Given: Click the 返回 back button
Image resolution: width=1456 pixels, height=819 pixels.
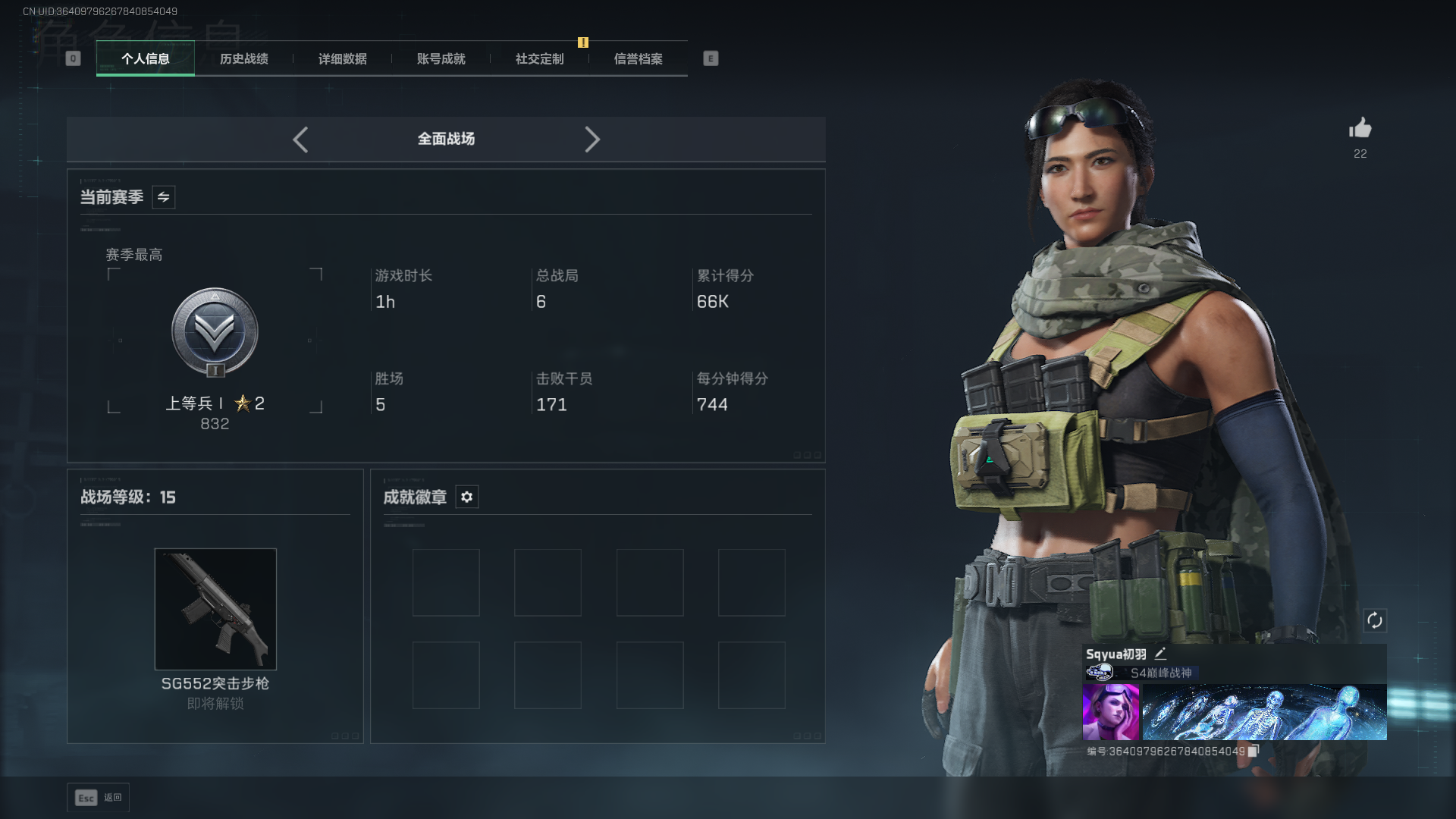Looking at the screenshot, I should (98, 798).
